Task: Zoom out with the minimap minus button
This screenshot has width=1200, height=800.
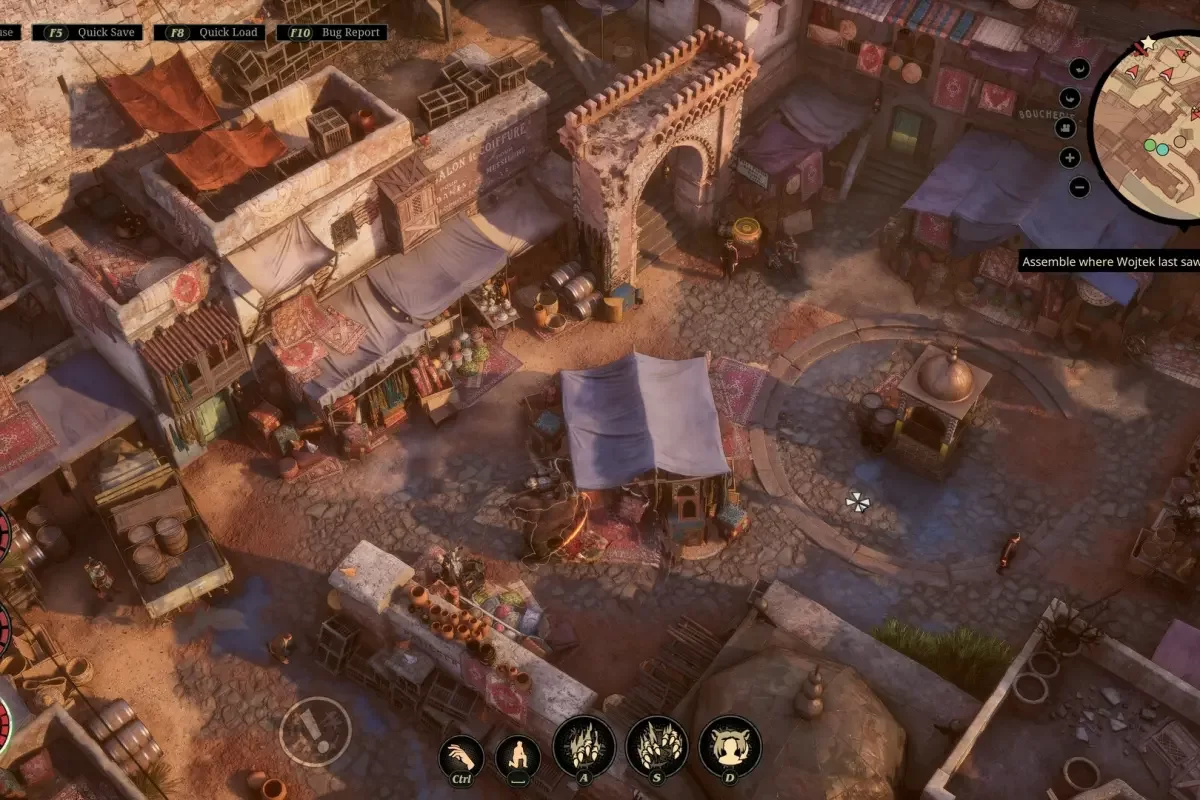Action: (1079, 187)
